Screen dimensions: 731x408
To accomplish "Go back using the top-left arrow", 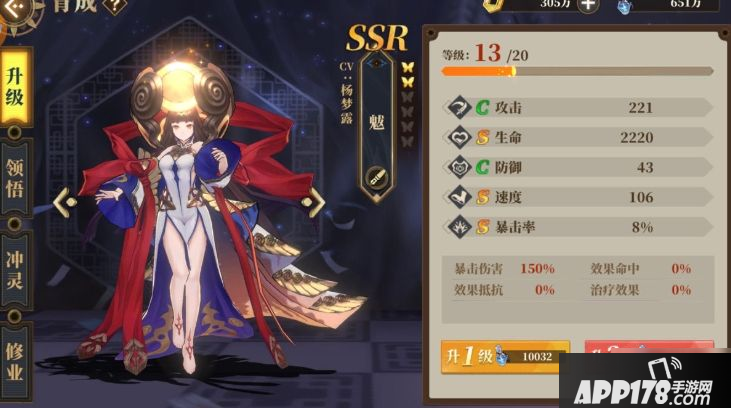I will [17, 7].
